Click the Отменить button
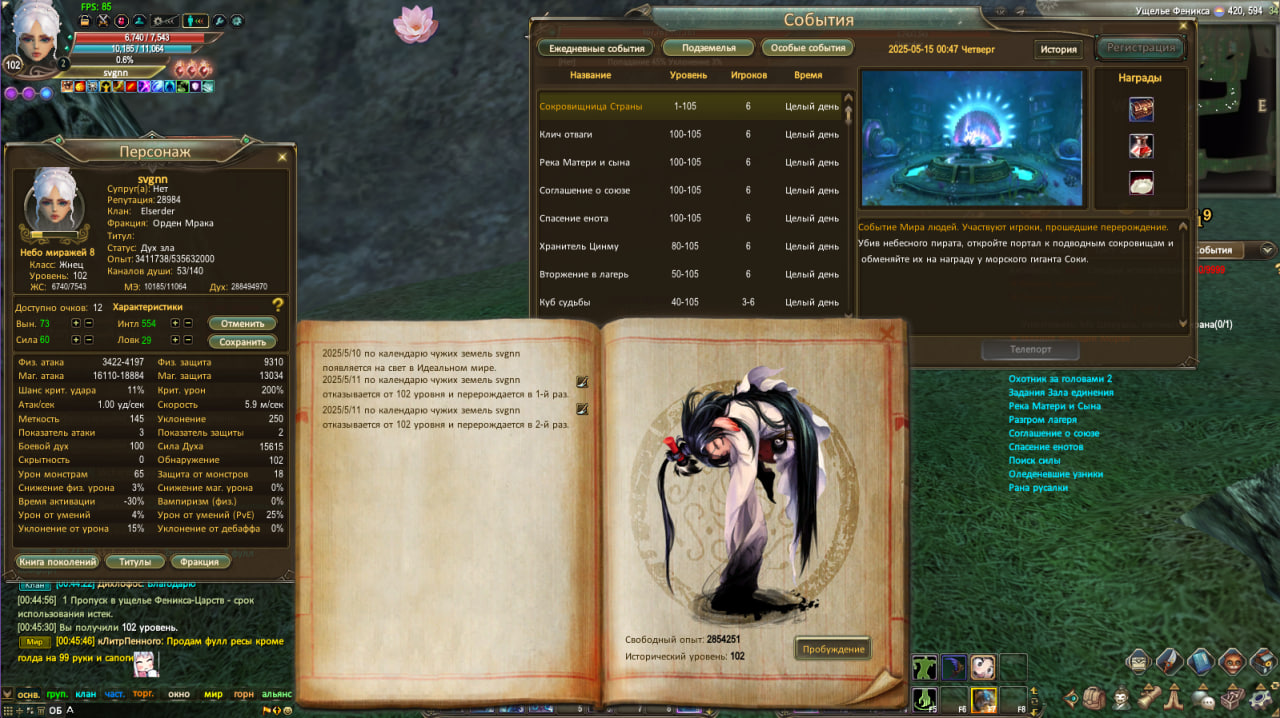This screenshot has height=718, width=1280. pyautogui.click(x=242, y=324)
